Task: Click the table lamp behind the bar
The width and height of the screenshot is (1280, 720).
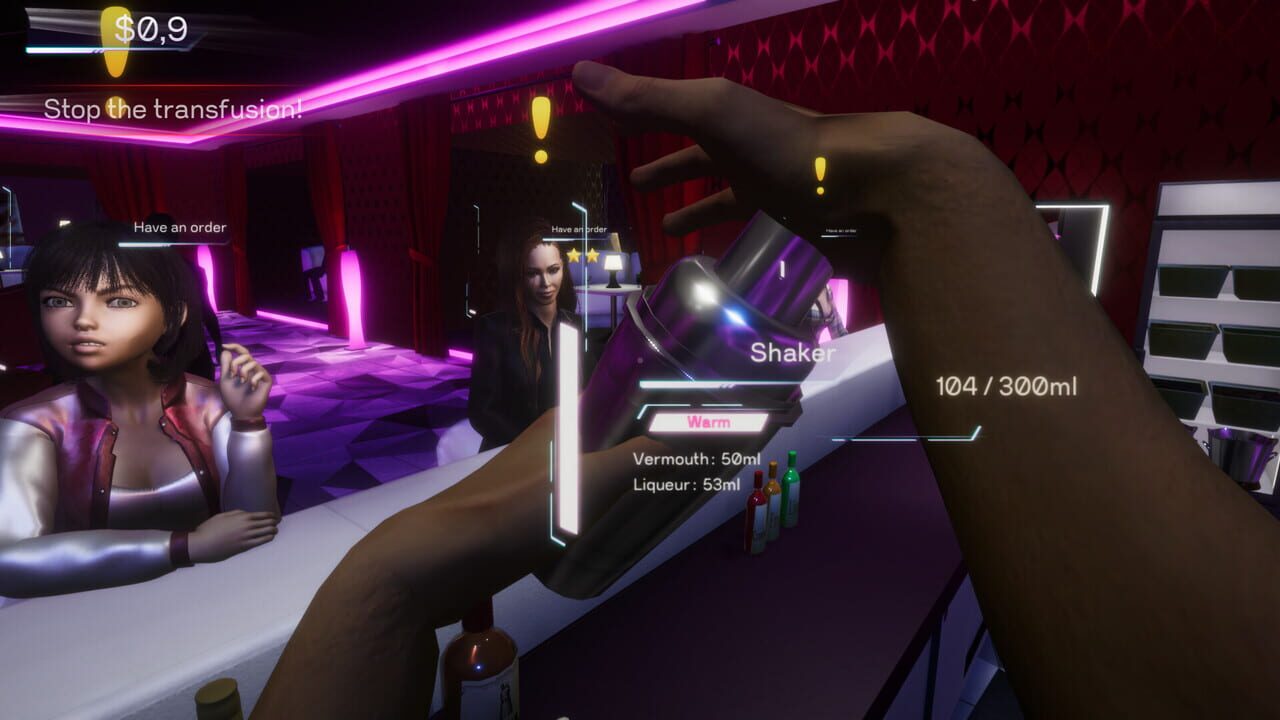Action: pos(613,270)
